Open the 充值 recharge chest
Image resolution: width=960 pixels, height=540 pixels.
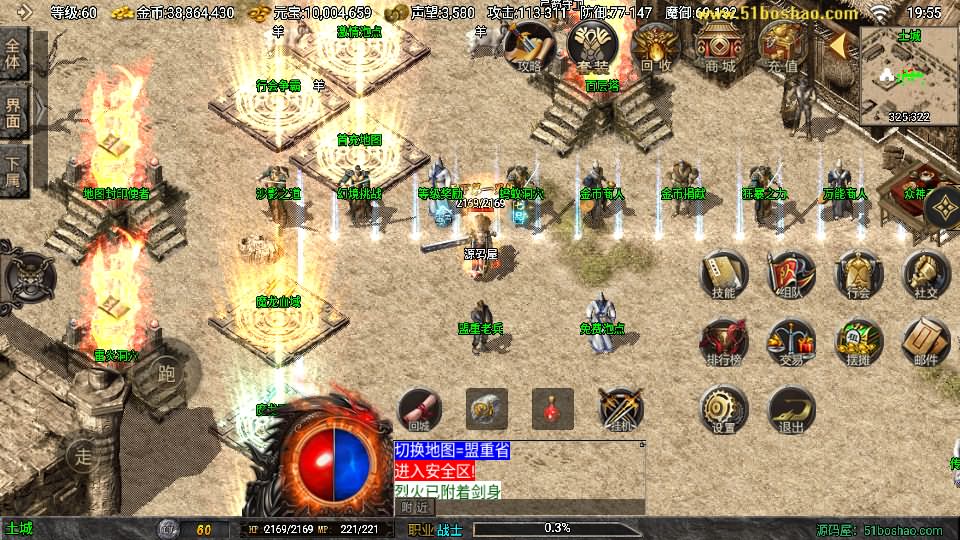[x=783, y=46]
